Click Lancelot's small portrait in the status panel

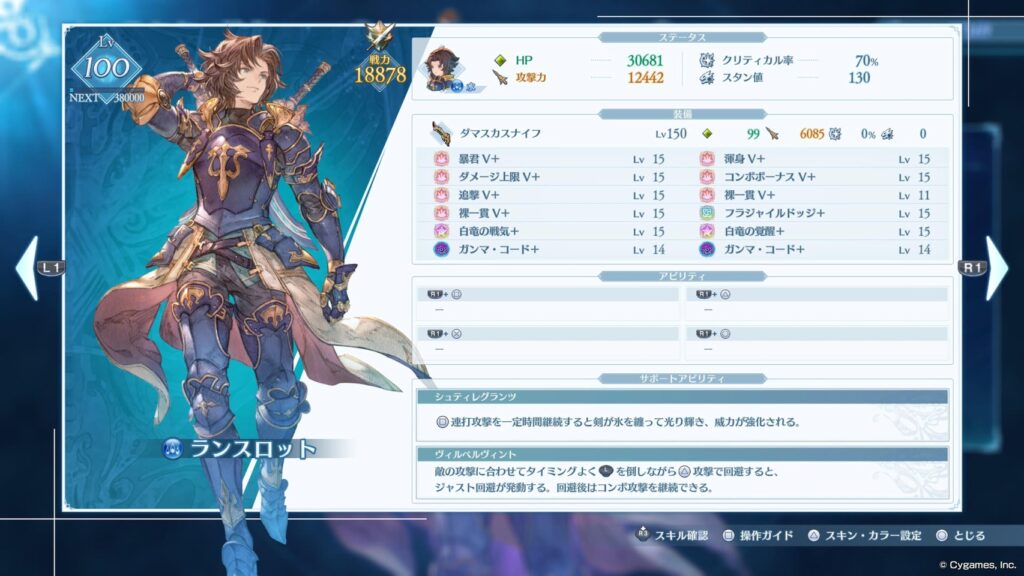click(x=441, y=67)
